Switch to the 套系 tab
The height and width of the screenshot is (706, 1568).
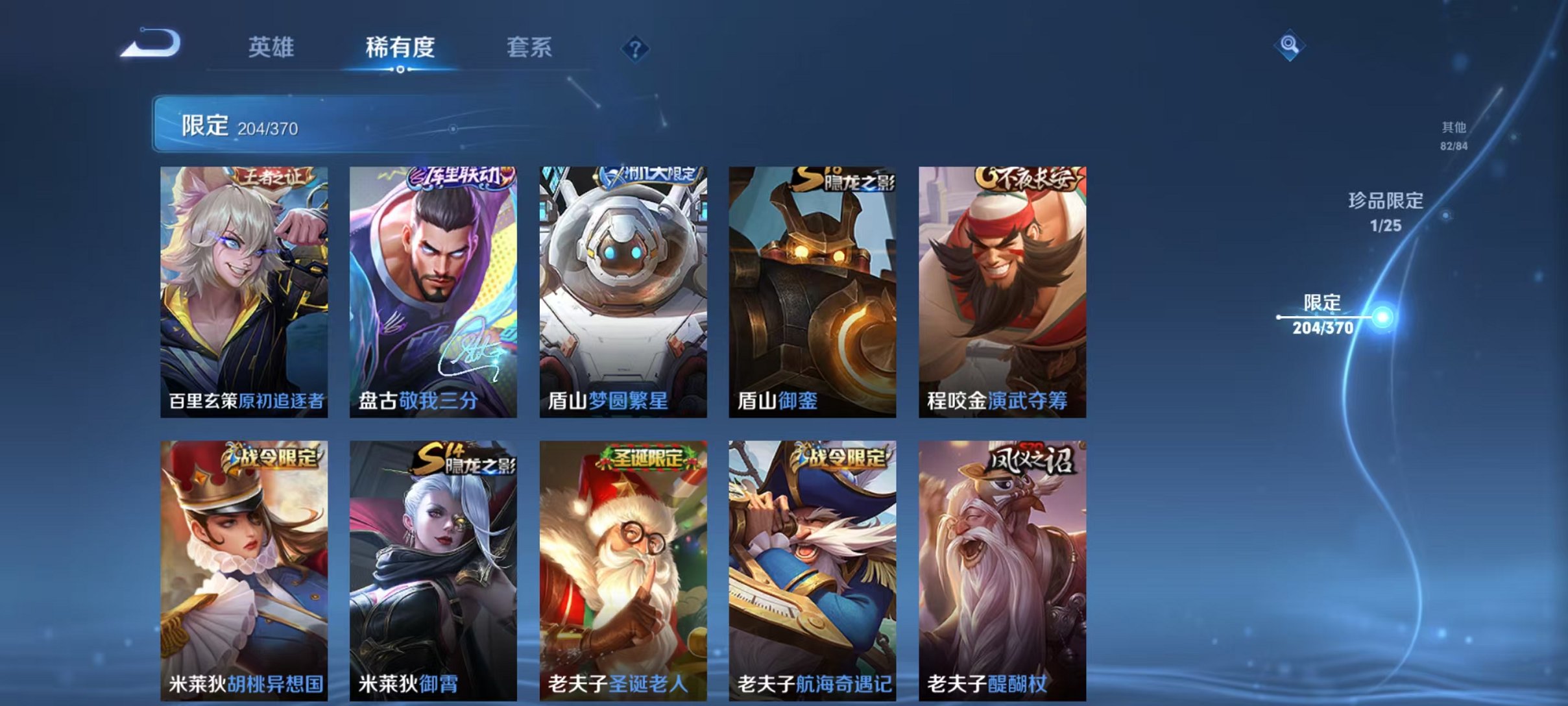click(x=530, y=48)
